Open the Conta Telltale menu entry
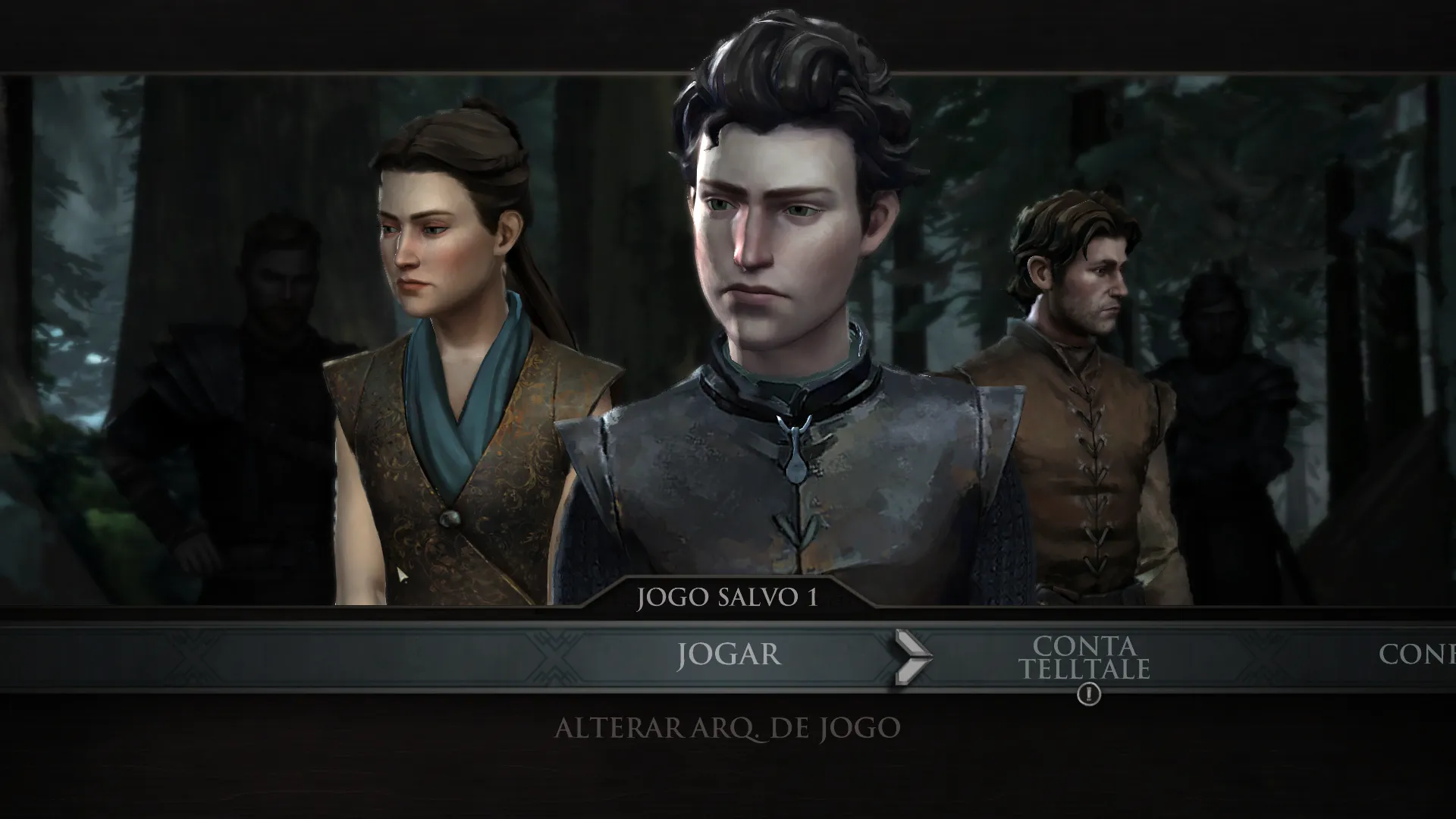Viewport: 1456px width, 819px height. click(x=1084, y=657)
